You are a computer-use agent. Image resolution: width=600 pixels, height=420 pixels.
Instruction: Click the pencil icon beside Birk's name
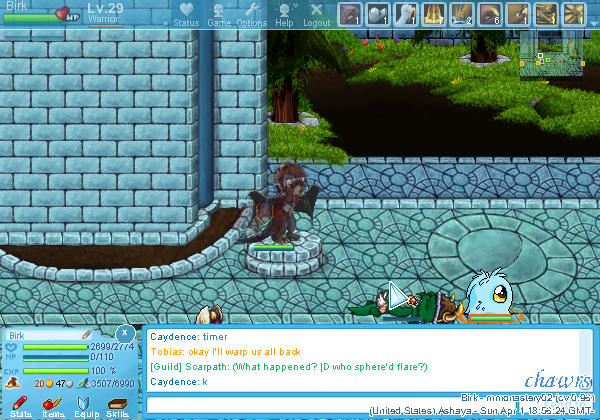87,333
